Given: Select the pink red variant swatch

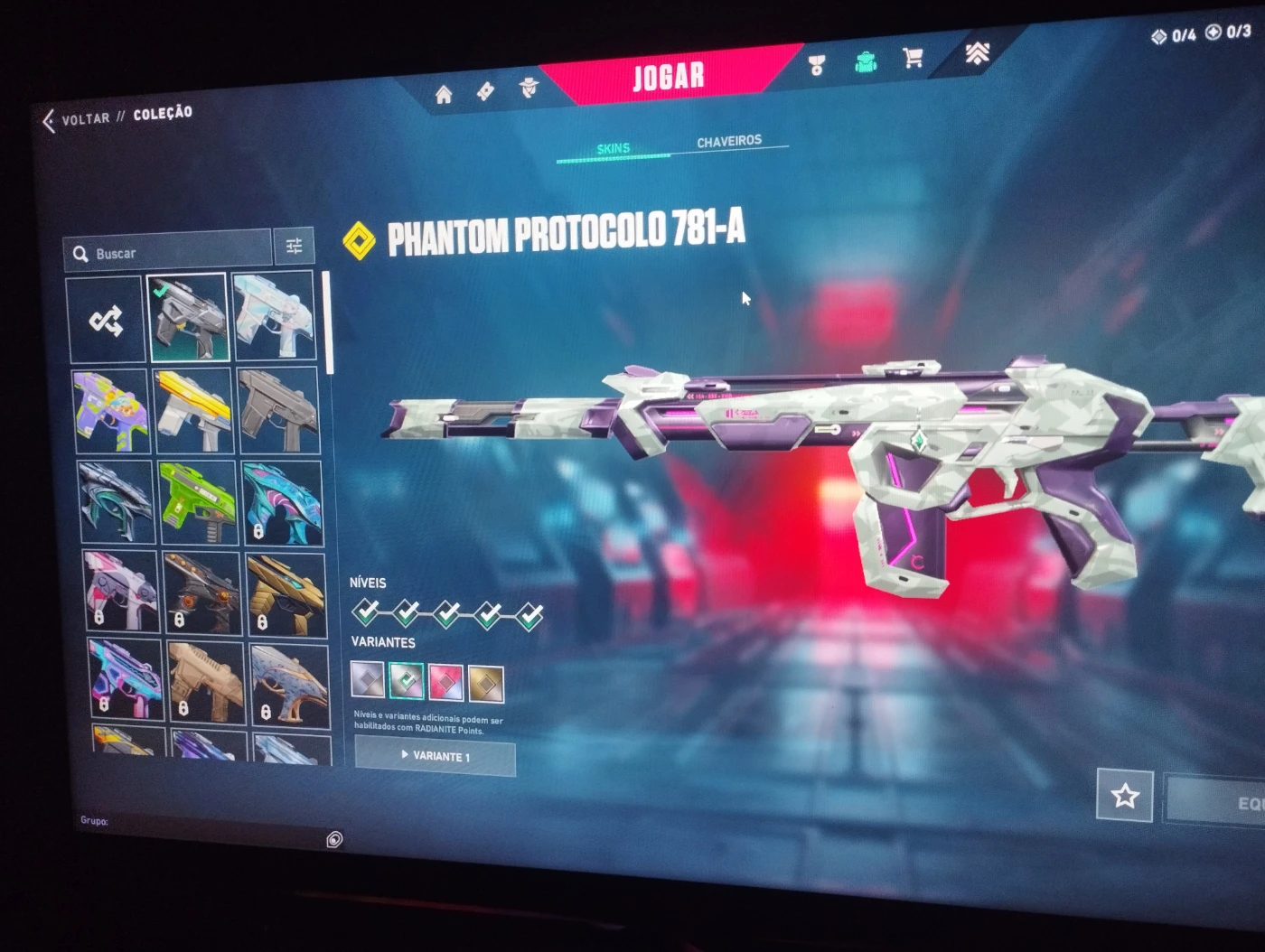Looking at the screenshot, I should (446, 682).
